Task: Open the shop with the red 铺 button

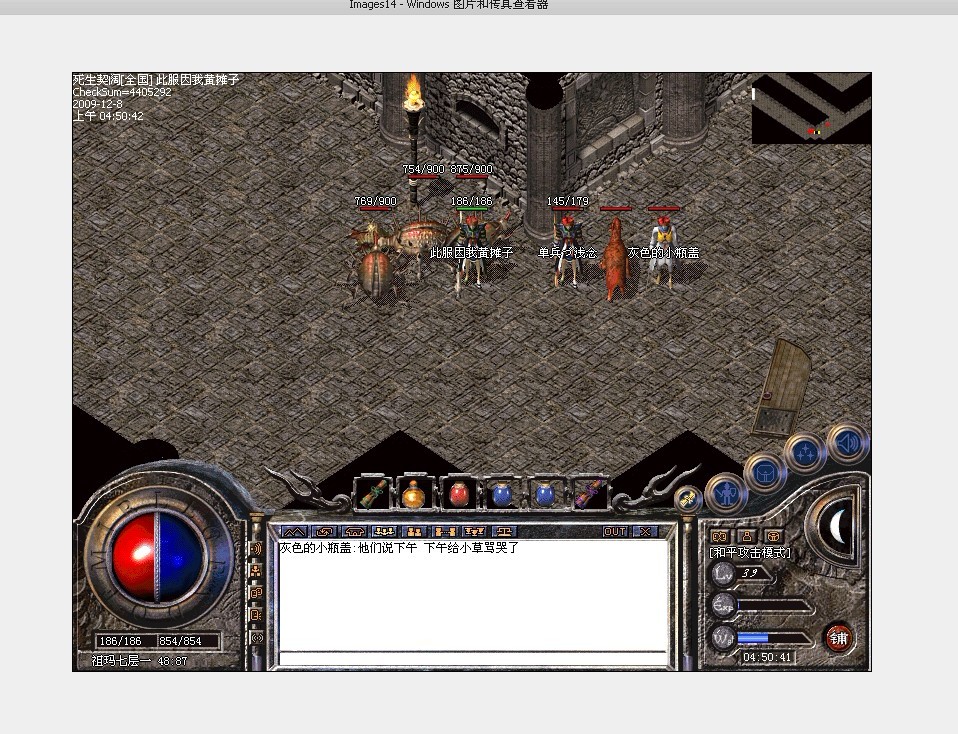Action: coord(838,638)
